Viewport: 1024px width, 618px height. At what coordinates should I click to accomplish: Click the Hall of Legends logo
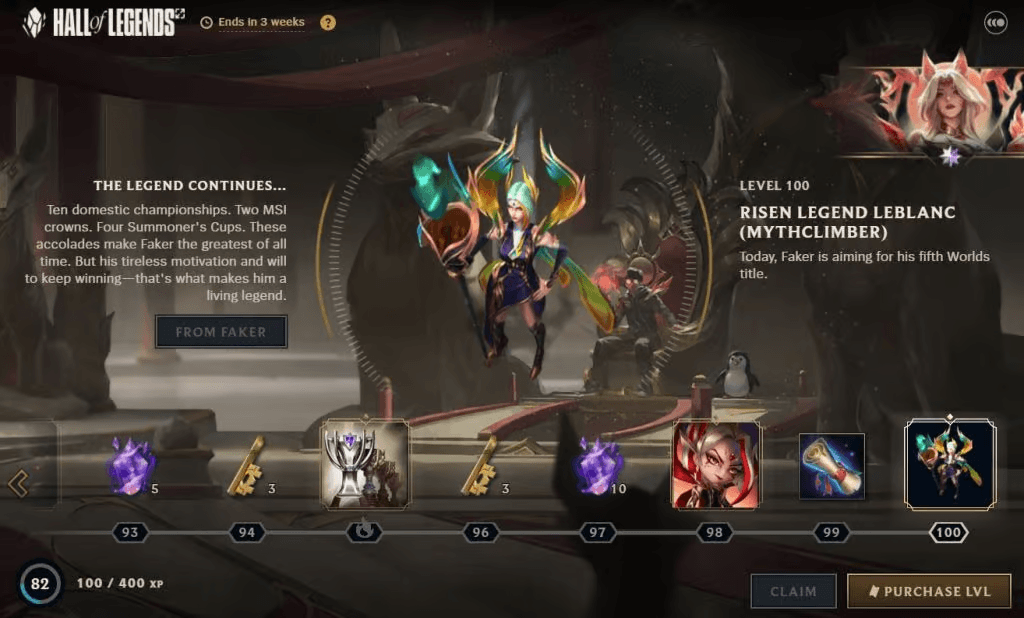[x=99, y=22]
